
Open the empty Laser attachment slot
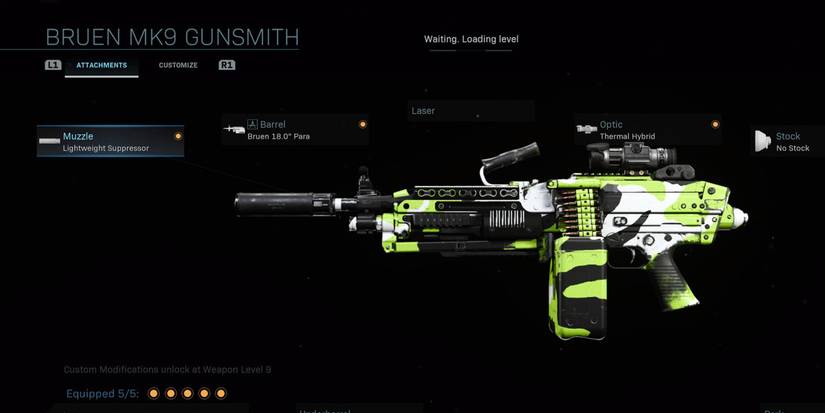click(471, 111)
